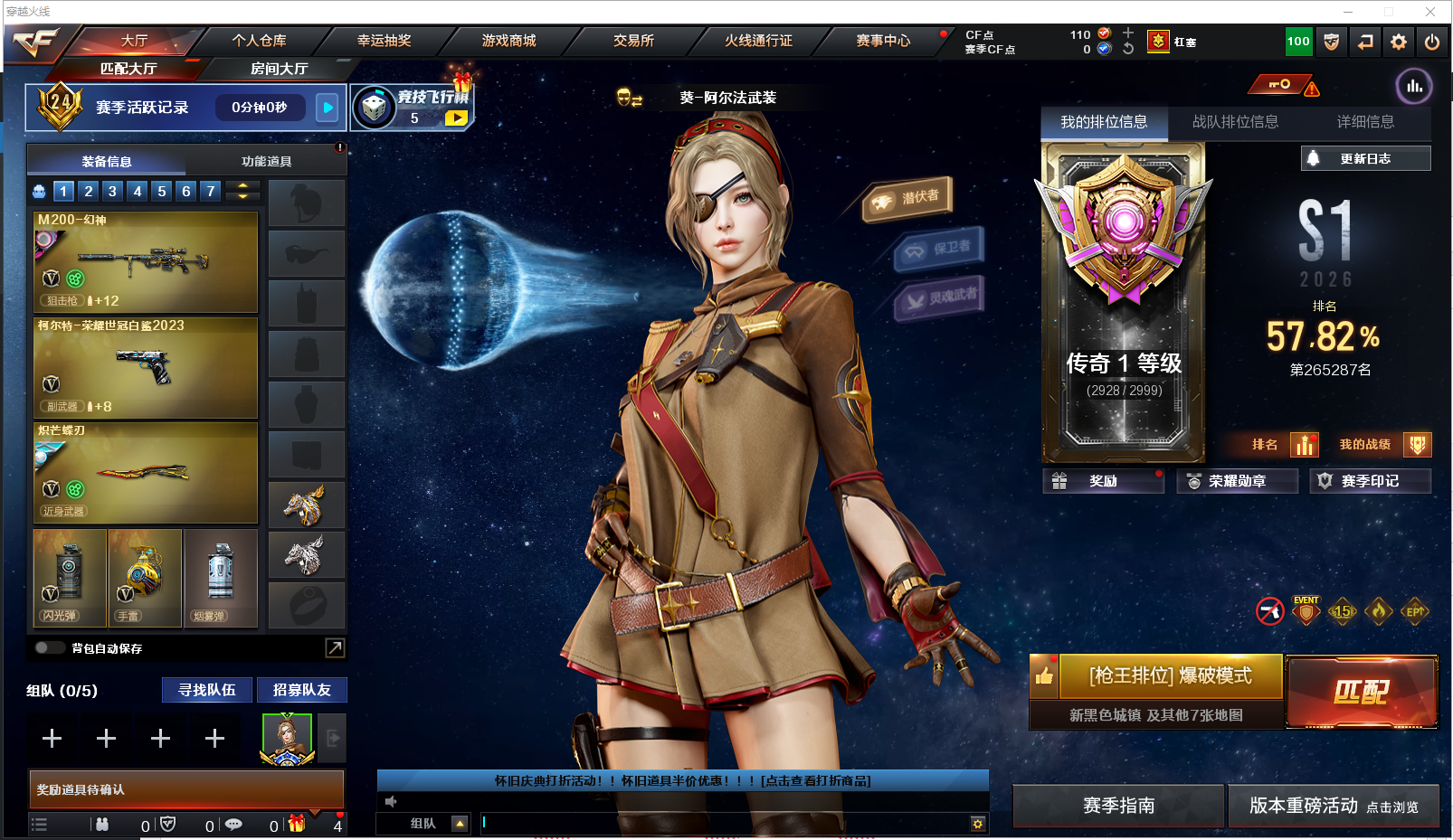Choose backpack number 3
The width and height of the screenshot is (1453, 840).
pyautogui.click(x=112, y=191)
